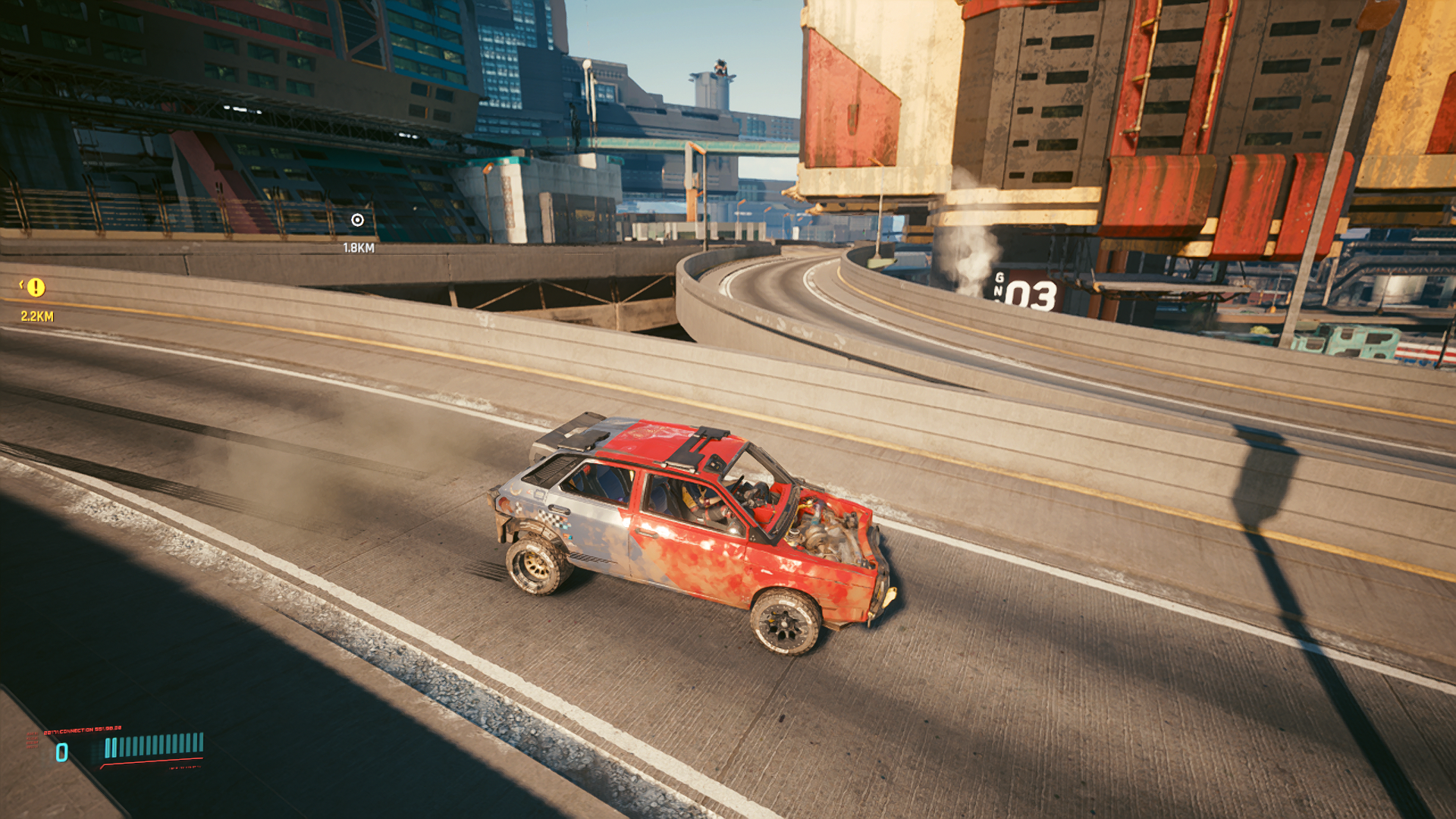
Task: Click the white circular waypoint marker
Action: click(x=358, y=220)
